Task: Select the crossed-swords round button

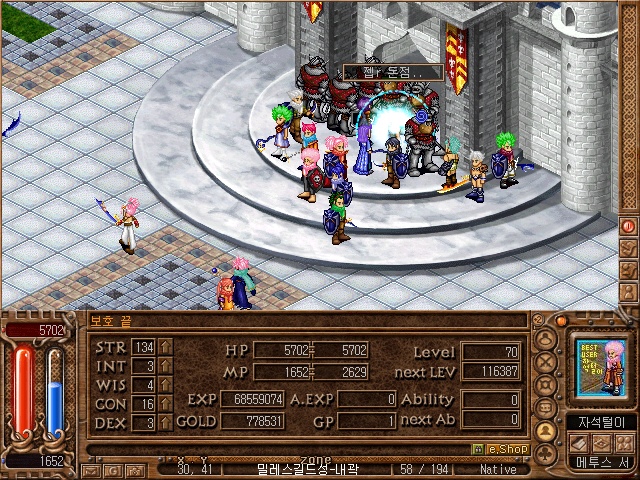Action: pyautogui.click(x=546, y=361)
